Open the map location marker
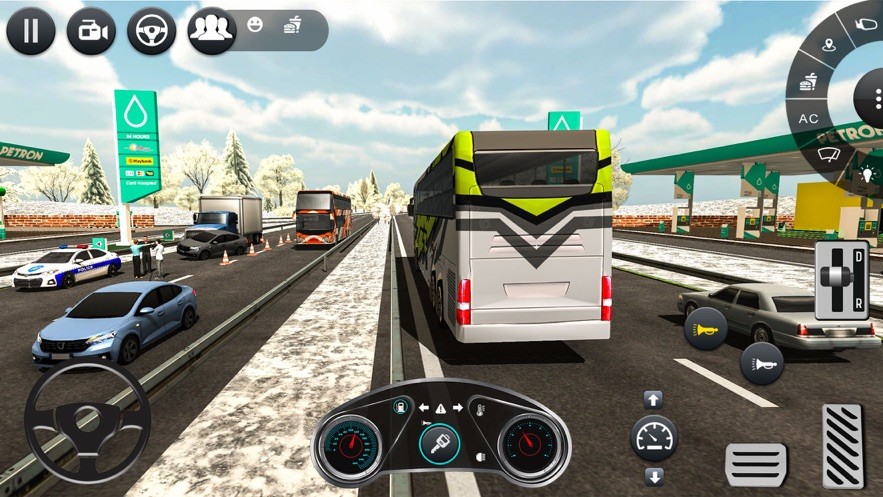 (x=829, y=45)
